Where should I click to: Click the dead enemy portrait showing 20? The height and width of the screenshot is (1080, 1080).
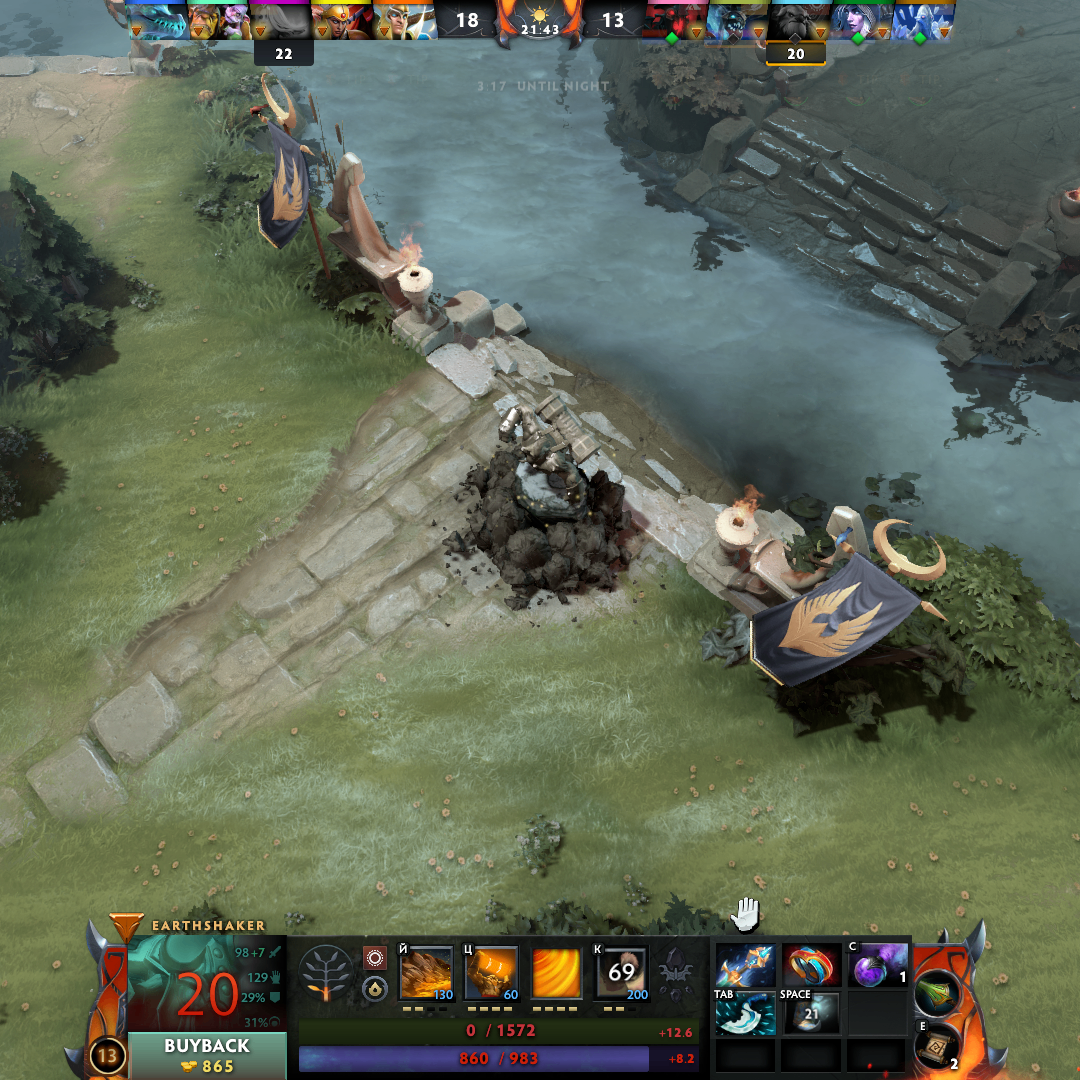(796, 20)
